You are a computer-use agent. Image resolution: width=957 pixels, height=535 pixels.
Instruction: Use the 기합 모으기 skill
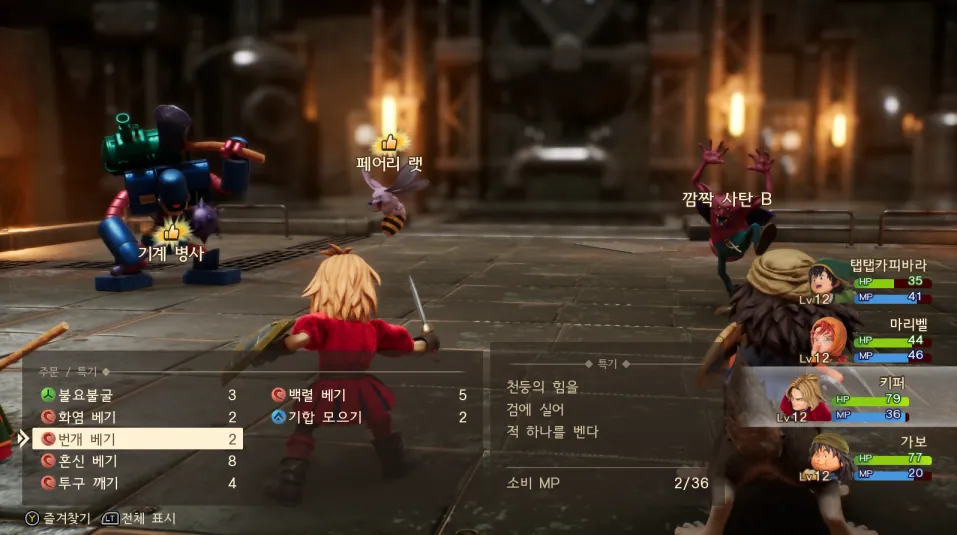324,417
